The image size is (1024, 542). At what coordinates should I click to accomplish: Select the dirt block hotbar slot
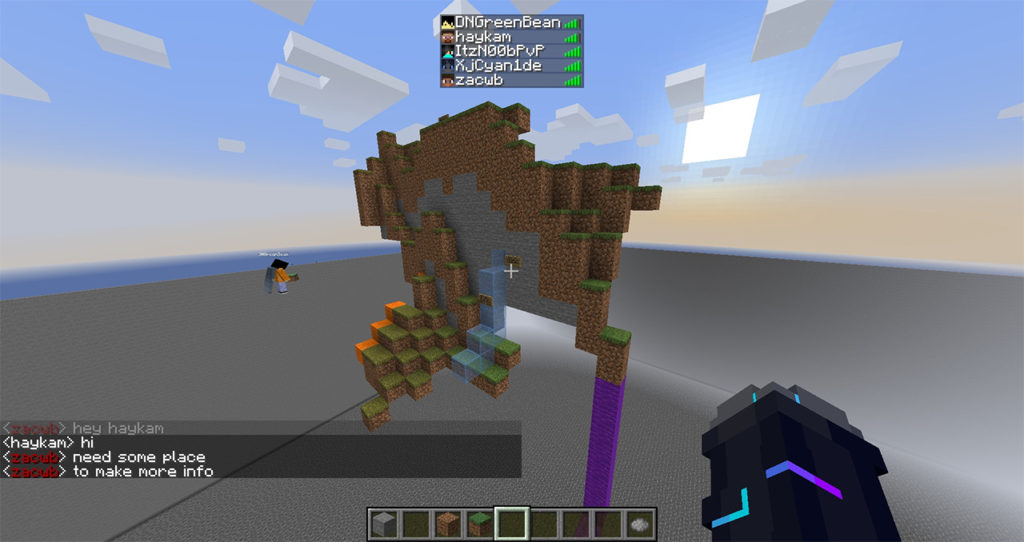click(447, 522)
